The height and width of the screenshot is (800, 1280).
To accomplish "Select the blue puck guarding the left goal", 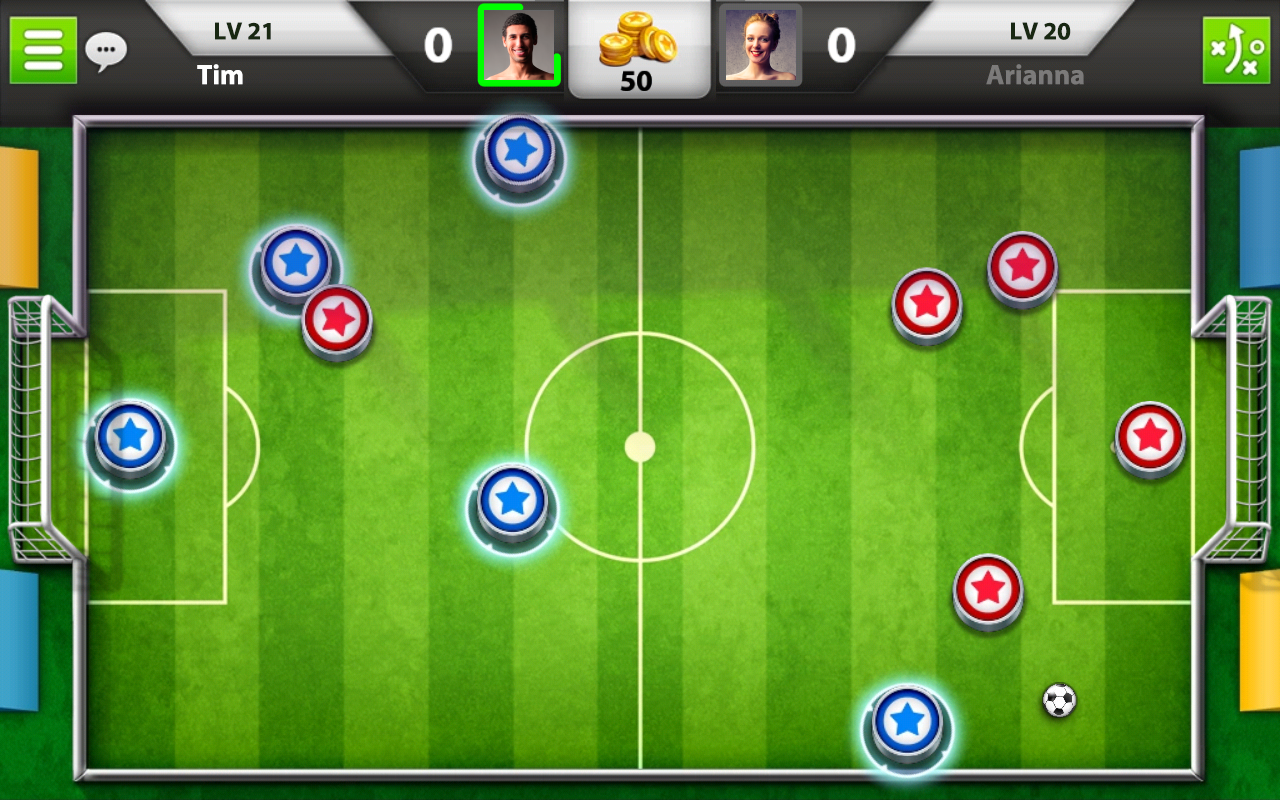I will point(129,438).
